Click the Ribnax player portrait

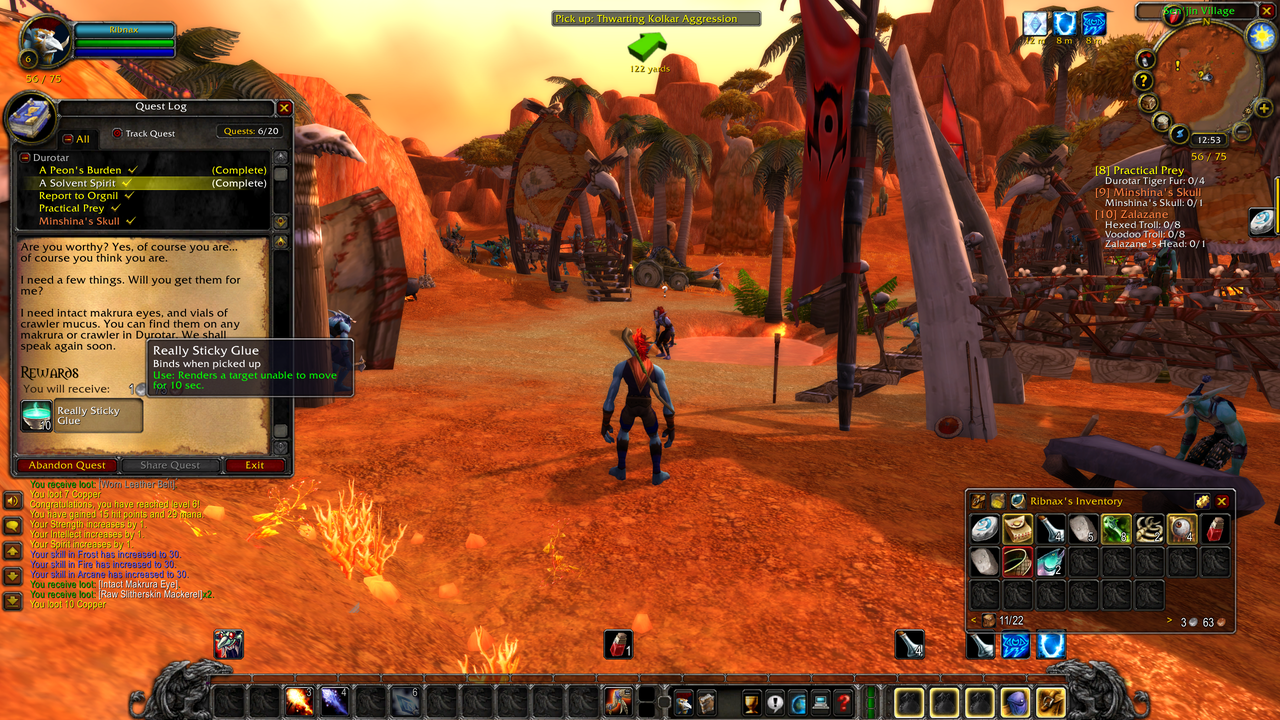(x=46, y=40)
